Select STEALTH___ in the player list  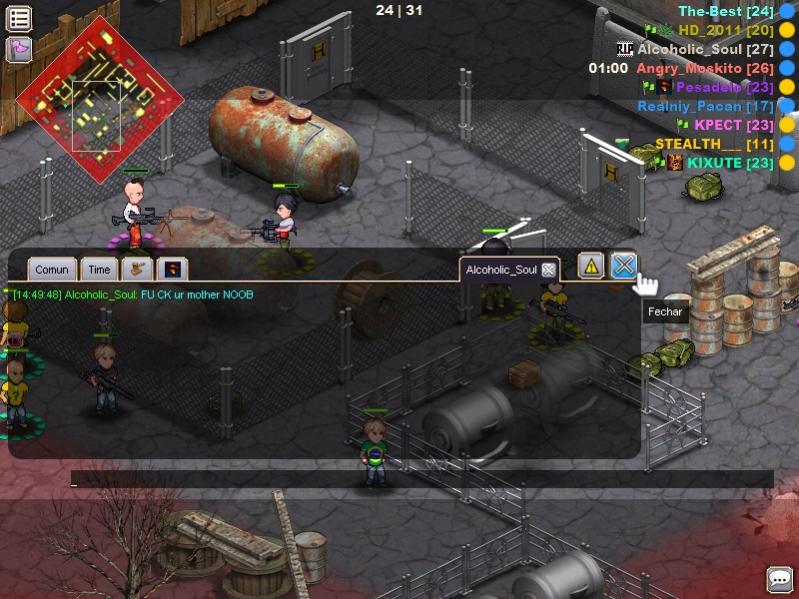700,144
